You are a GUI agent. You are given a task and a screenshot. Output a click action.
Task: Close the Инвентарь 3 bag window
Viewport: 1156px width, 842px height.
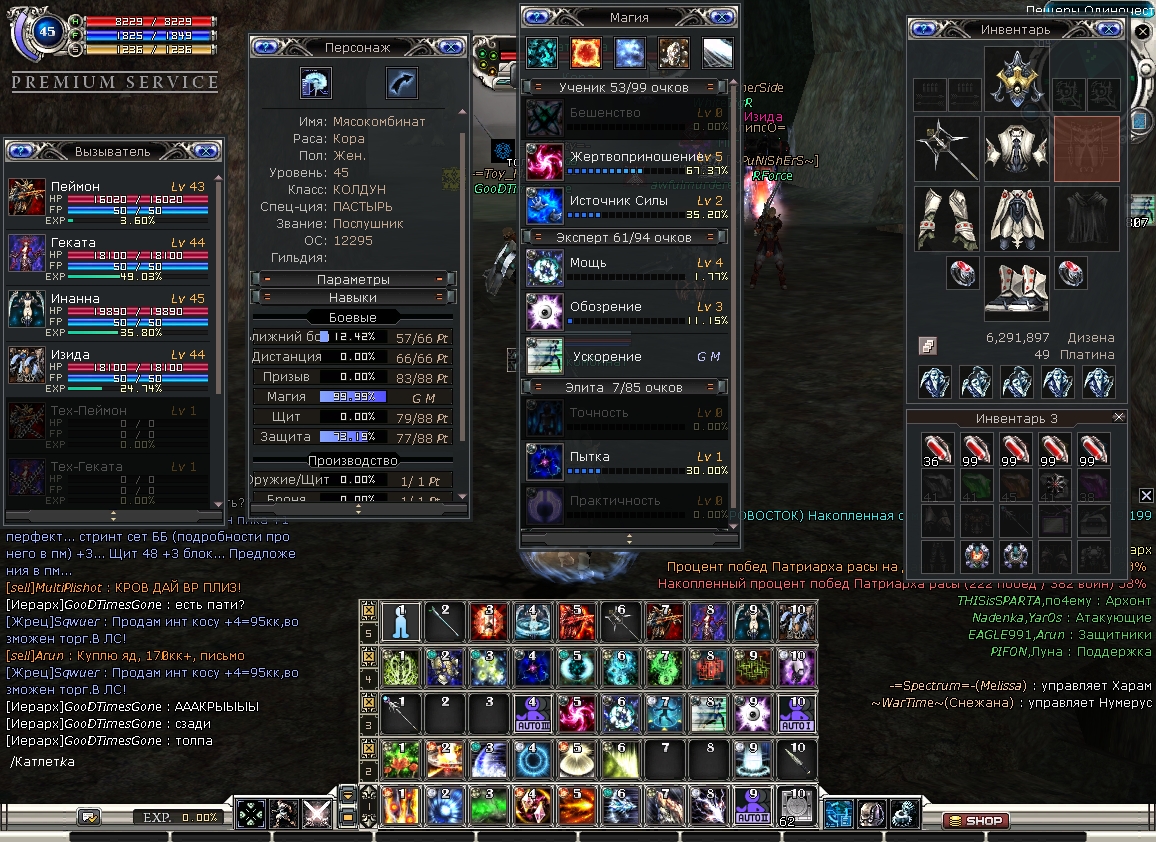pos(1118,417)
